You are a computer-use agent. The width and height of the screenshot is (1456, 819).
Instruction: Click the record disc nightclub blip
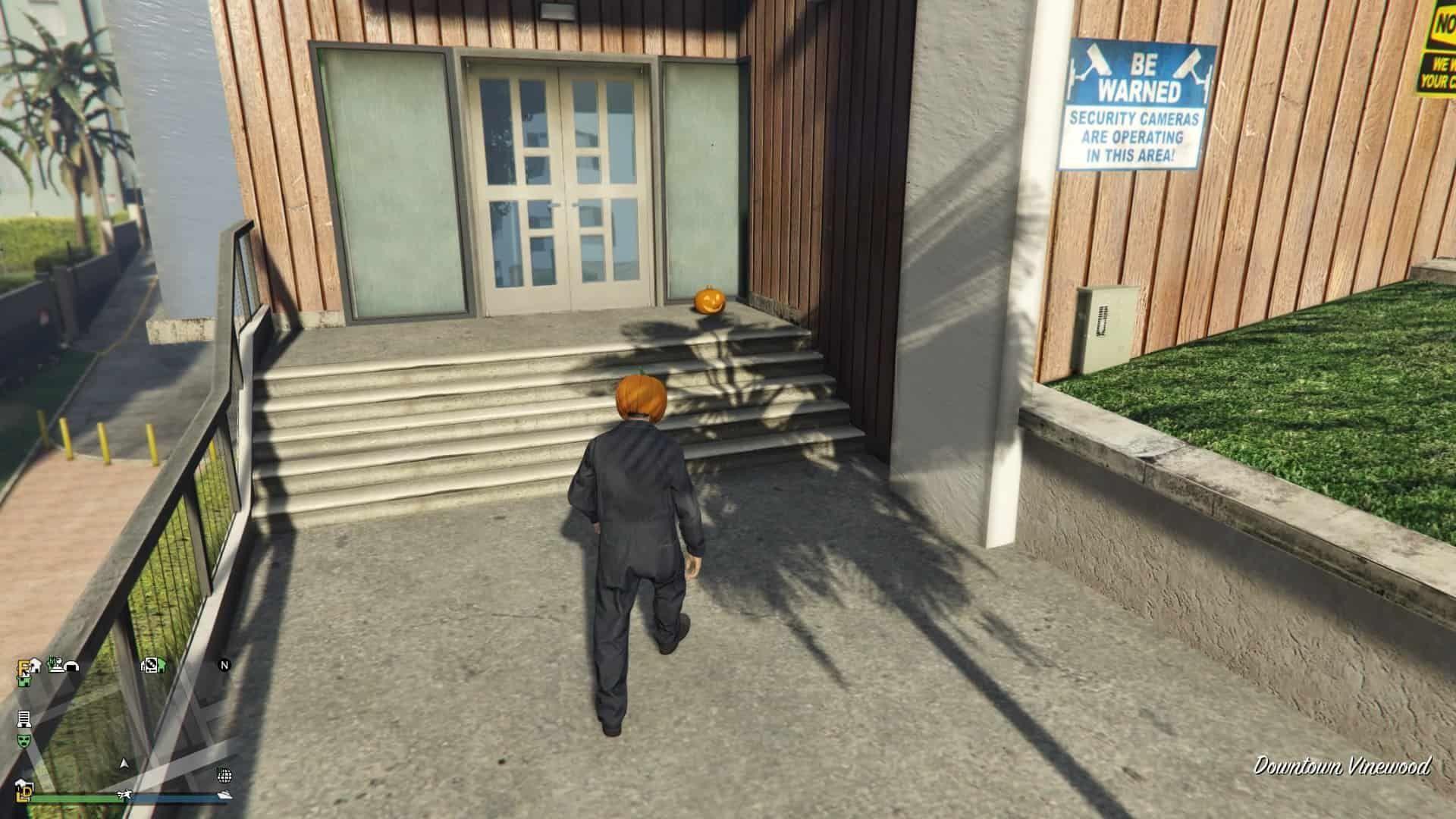pyautogui.click(x=152, y=665)
